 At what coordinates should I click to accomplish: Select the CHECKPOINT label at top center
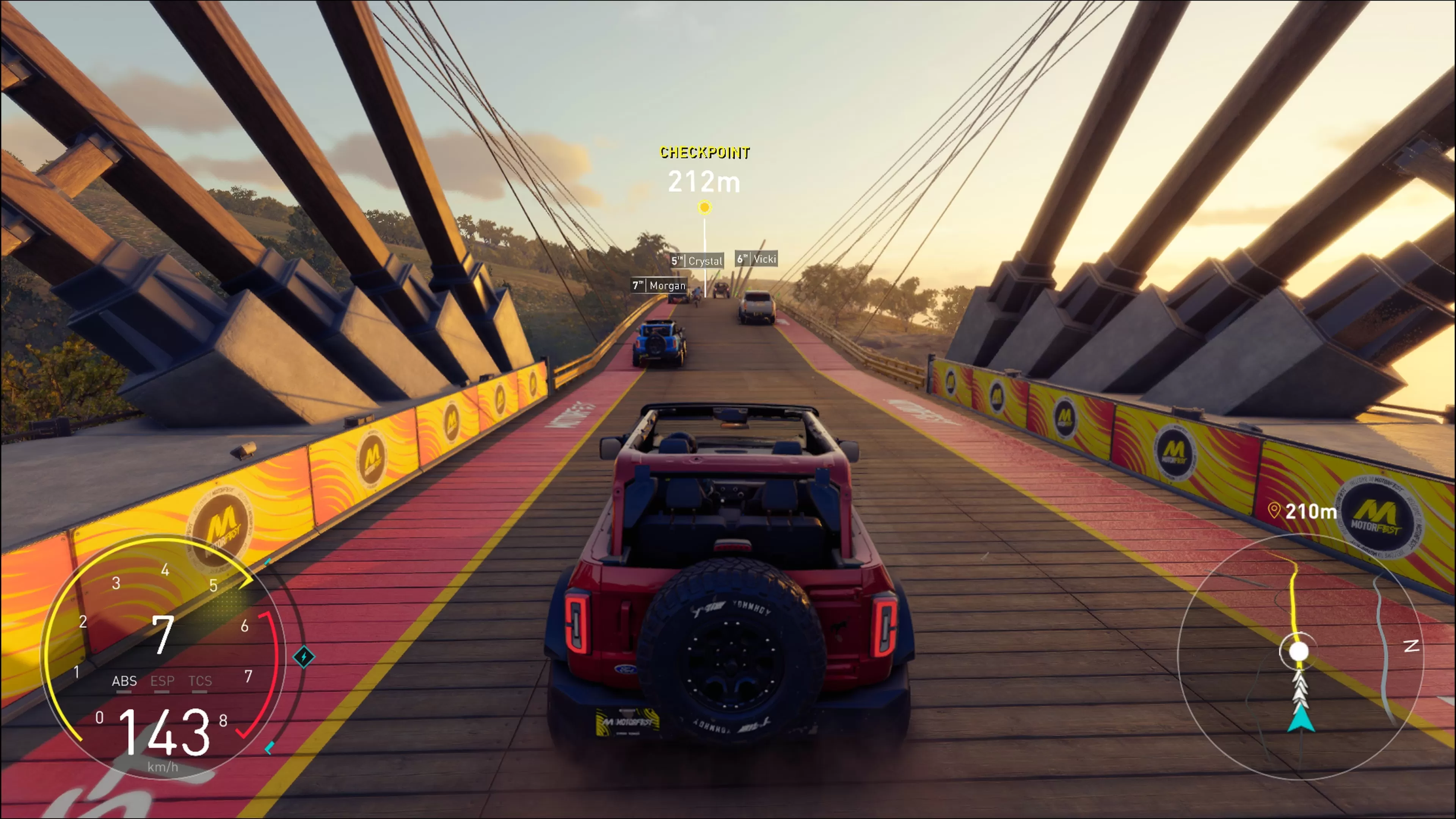pos(704,152)
